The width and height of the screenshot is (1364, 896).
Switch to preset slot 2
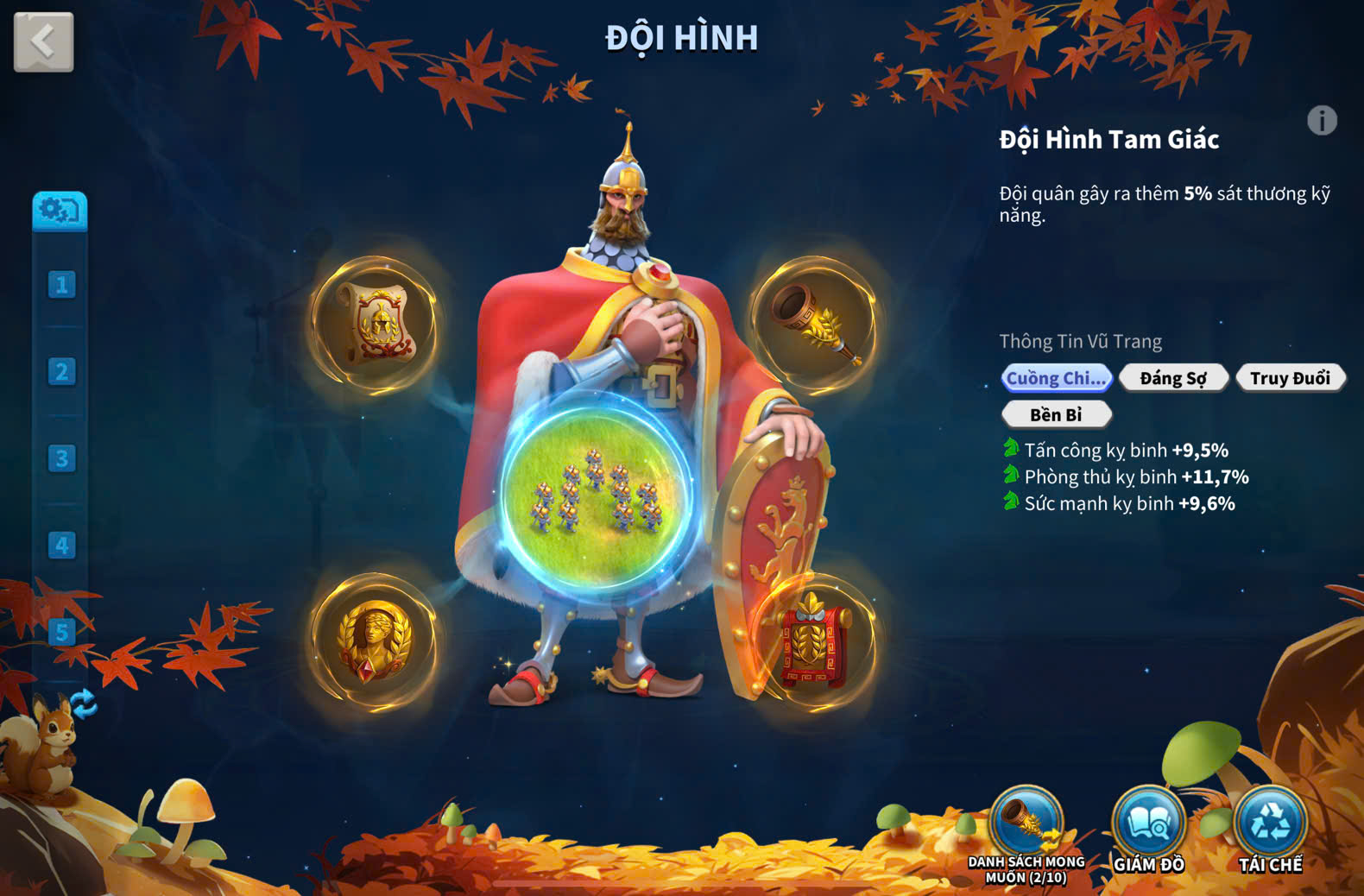[61, 372]
